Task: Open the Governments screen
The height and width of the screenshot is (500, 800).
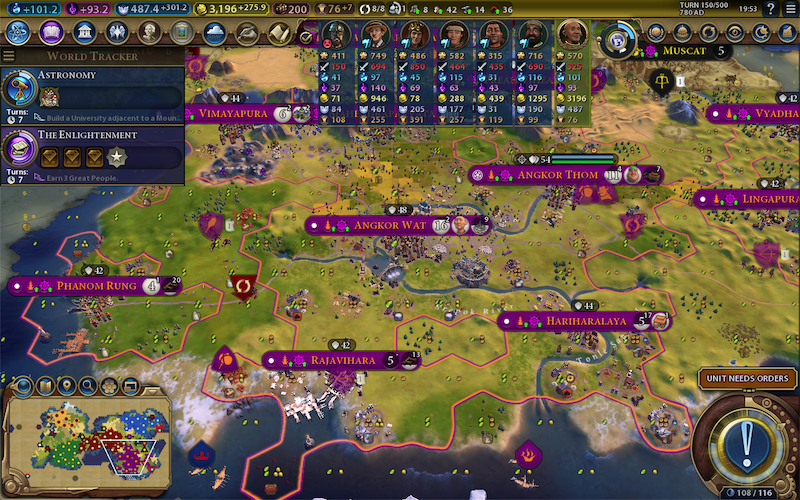Action: 85,32
